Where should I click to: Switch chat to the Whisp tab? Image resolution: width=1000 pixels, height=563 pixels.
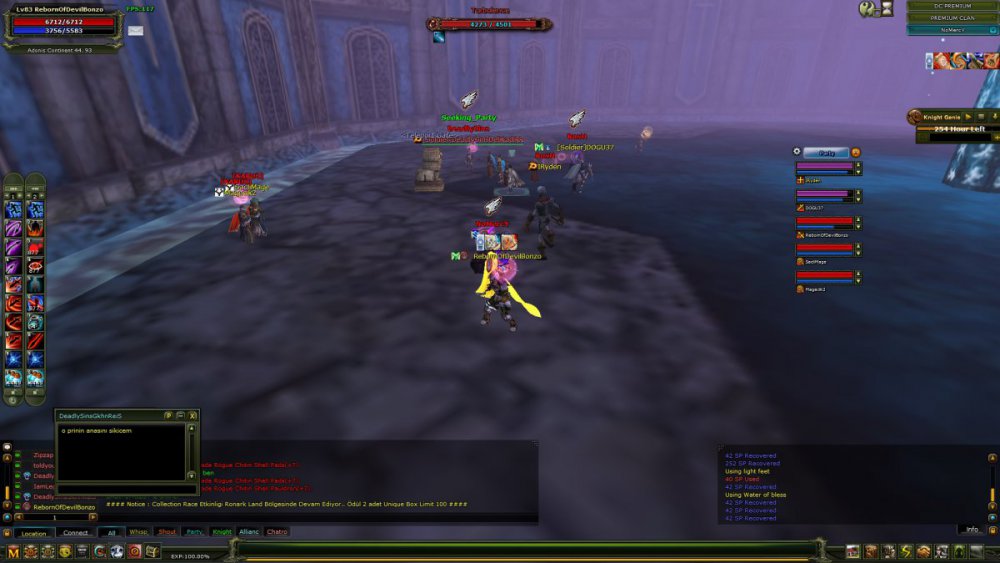click(x=138, y=532)
